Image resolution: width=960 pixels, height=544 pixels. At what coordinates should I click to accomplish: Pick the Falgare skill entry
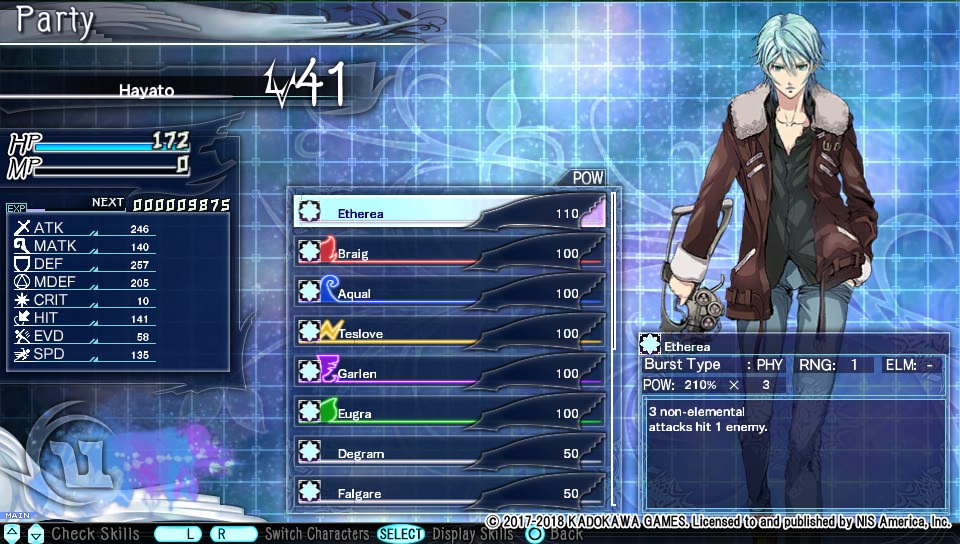450,492
